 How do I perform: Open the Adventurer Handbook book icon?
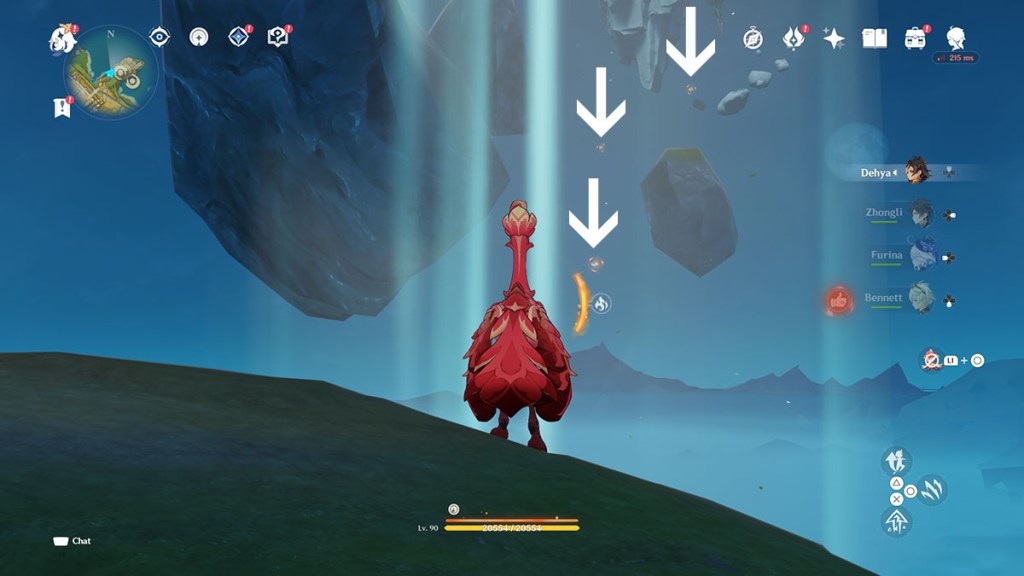pyautogui.click(x=875, y=38)
